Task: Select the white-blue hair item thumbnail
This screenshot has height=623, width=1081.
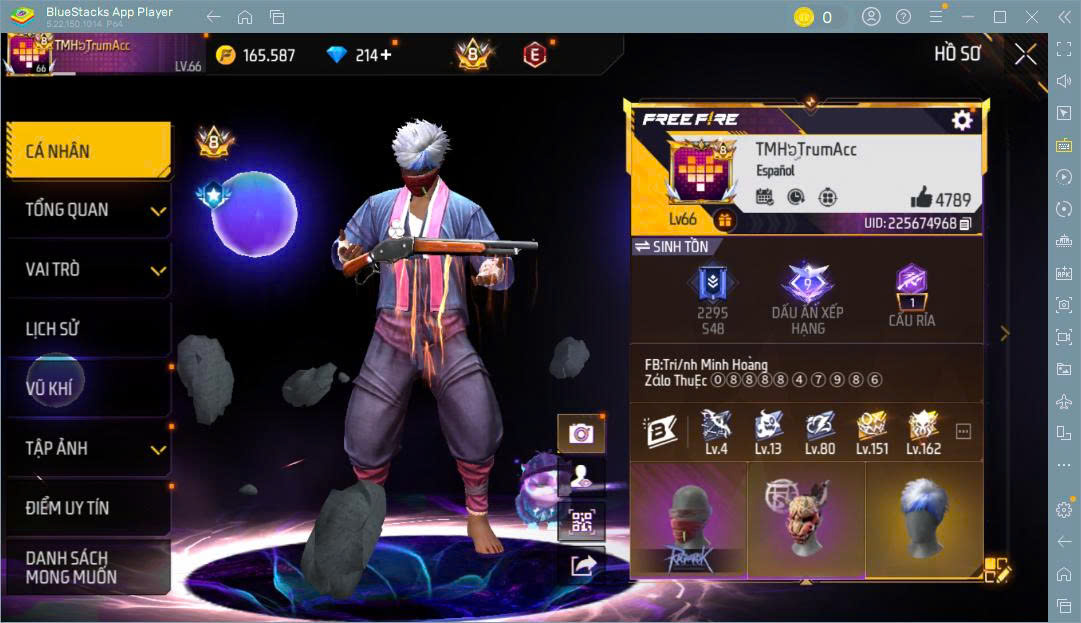Action: [x=923, y=520]
